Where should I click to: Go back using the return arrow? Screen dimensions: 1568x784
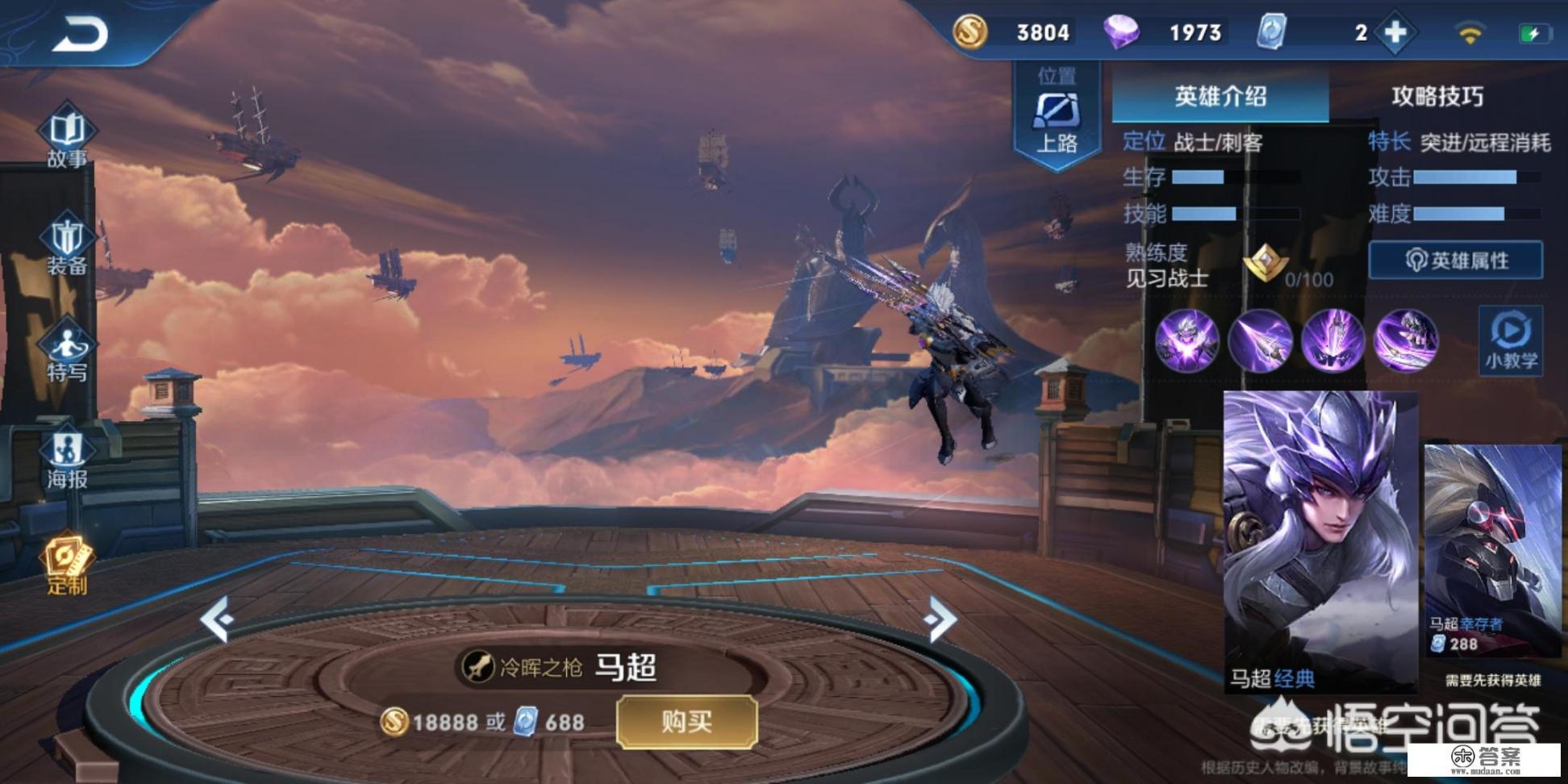click(x=80, y=35)
